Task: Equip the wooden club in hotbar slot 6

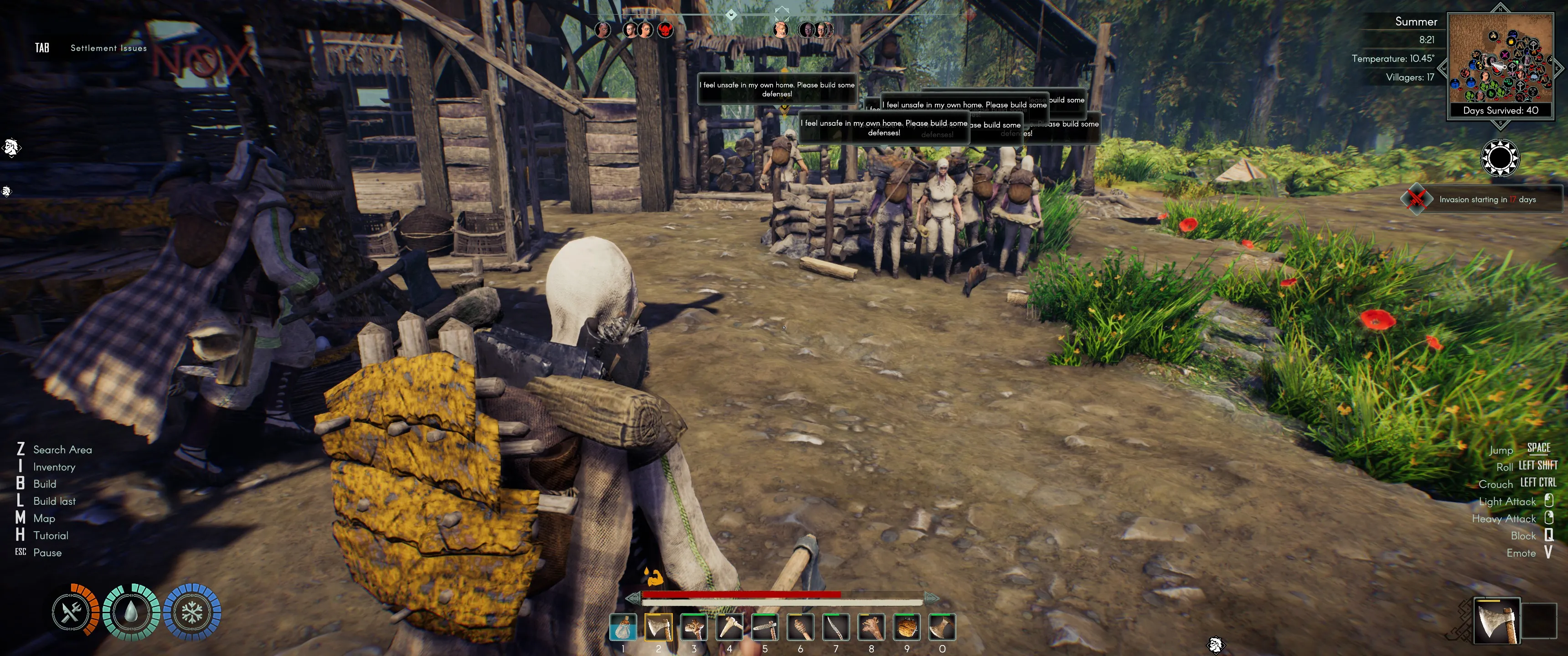Action: 800,627
